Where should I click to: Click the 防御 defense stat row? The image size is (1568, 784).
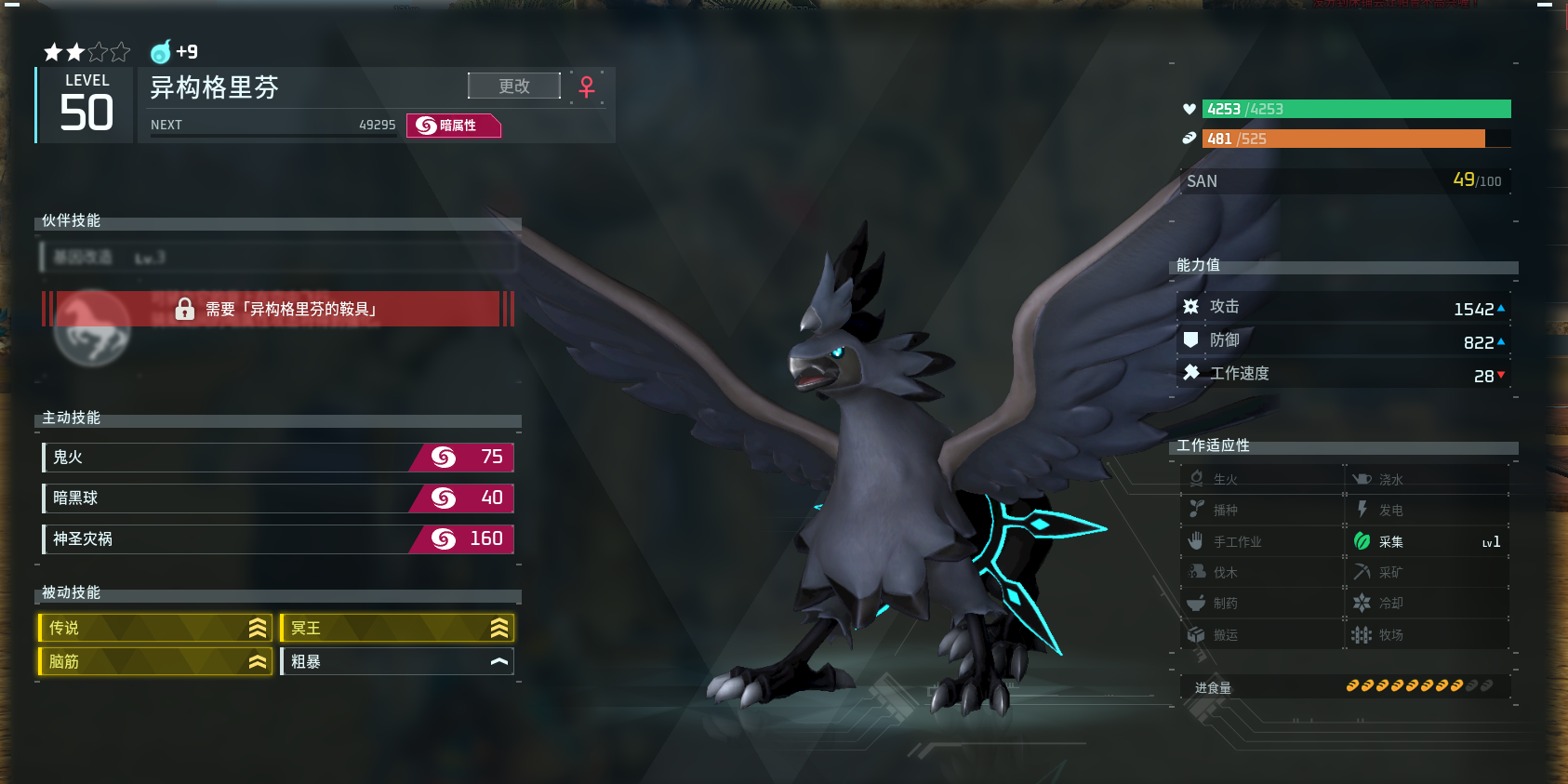point(1344,340)
